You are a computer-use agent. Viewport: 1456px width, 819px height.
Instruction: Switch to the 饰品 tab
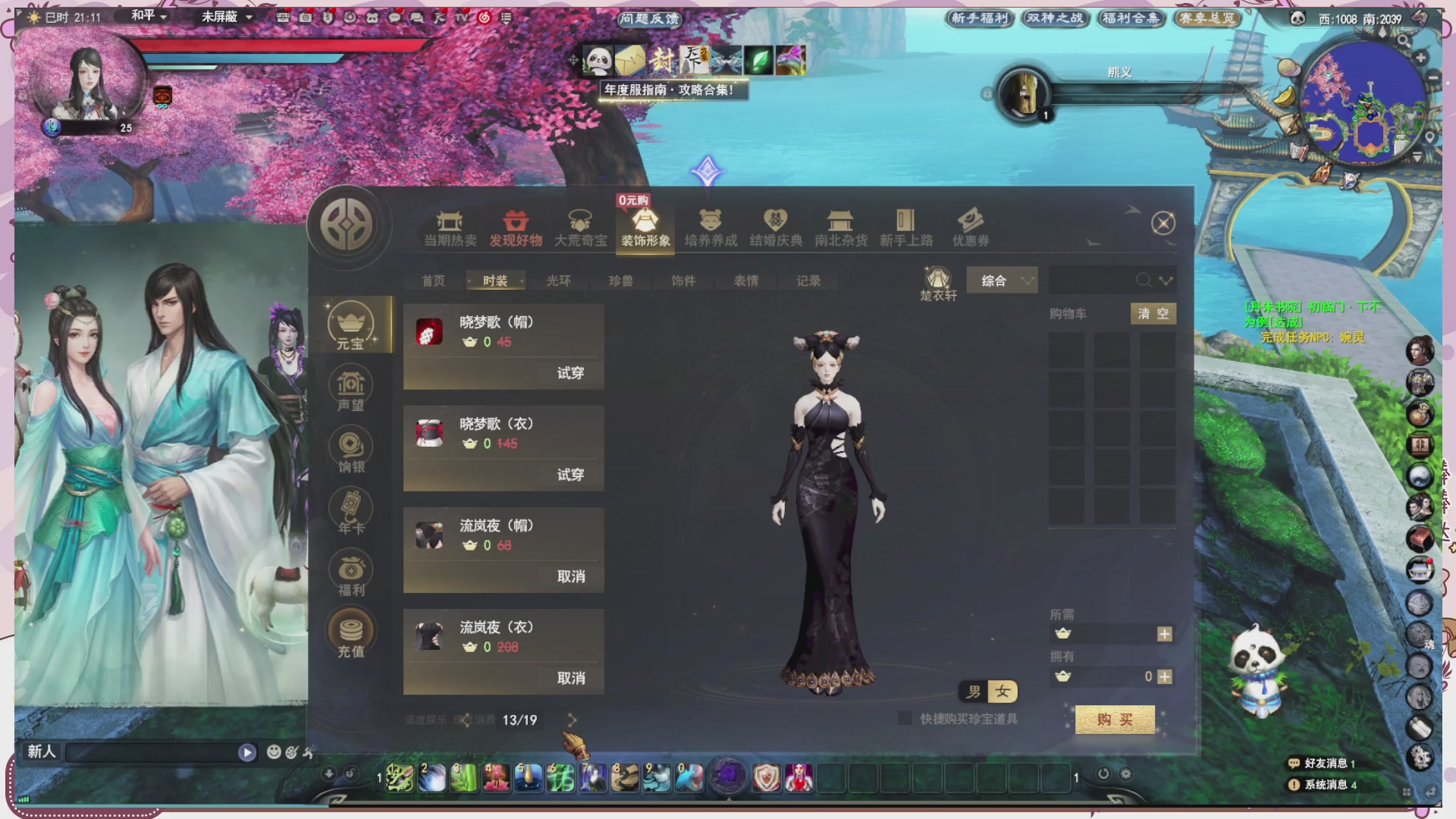click(x=682, y=280)
